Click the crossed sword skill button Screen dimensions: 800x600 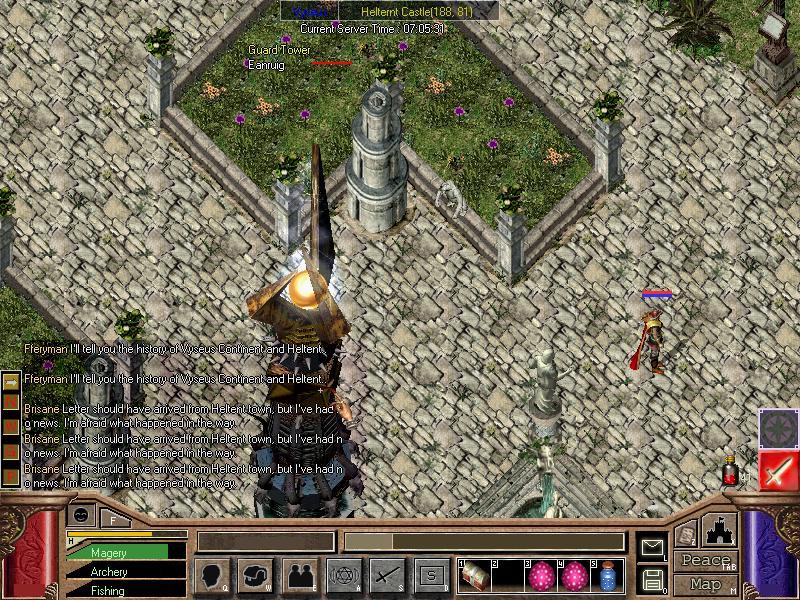[x=387, y=575]
